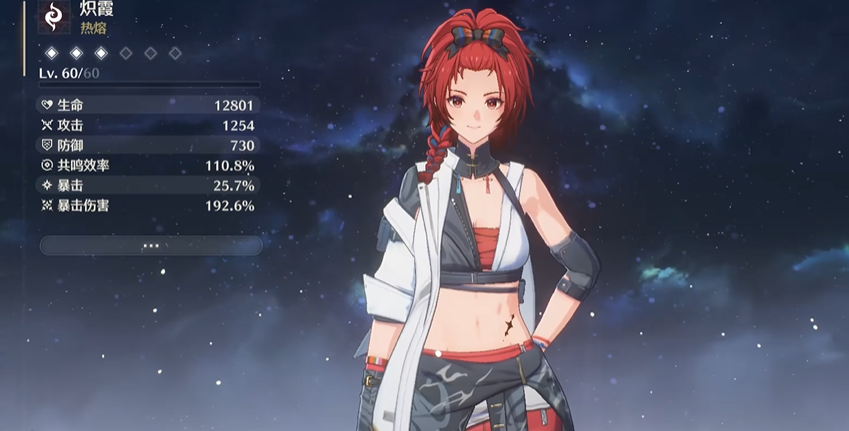Image resolution: width=849 pixels, height=431 pixels.
Task: Click the Fusion element icon beside 炽霞
Action: tap(53, 17)
